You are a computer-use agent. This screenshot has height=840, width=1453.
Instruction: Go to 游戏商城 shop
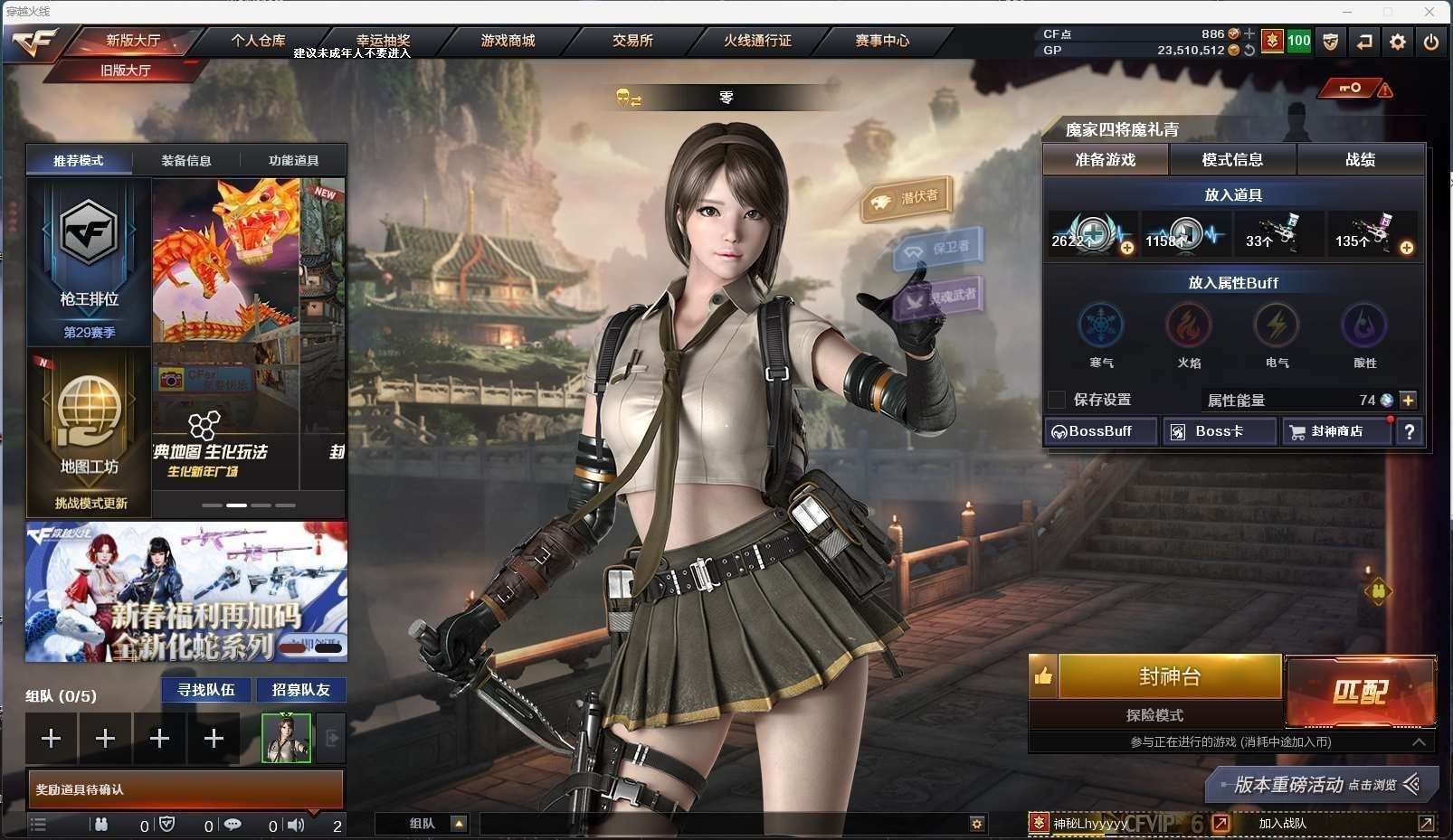click(x=508, y=41)
